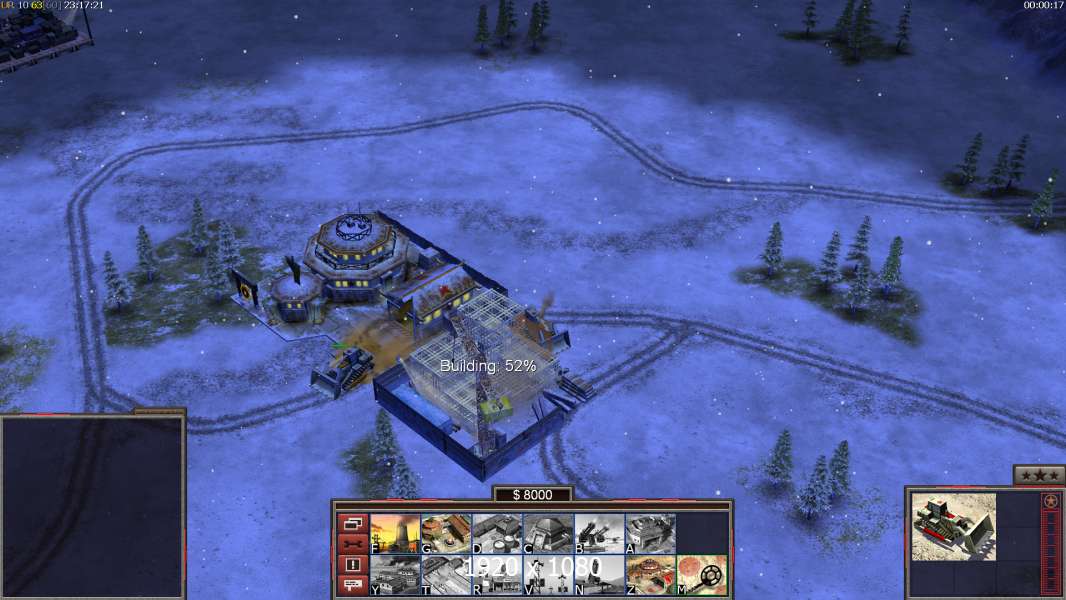Viewport: 1066px width, 600px height.
Task: Click the dark minimap panel
Action: [x=93, y=507]
